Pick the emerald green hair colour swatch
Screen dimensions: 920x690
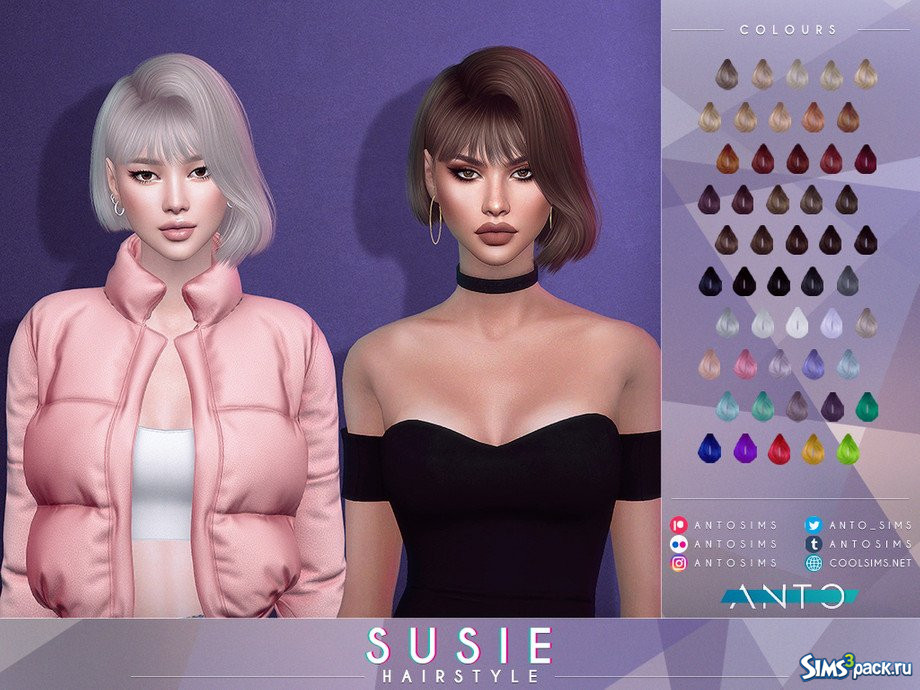(x=865, y=406)
